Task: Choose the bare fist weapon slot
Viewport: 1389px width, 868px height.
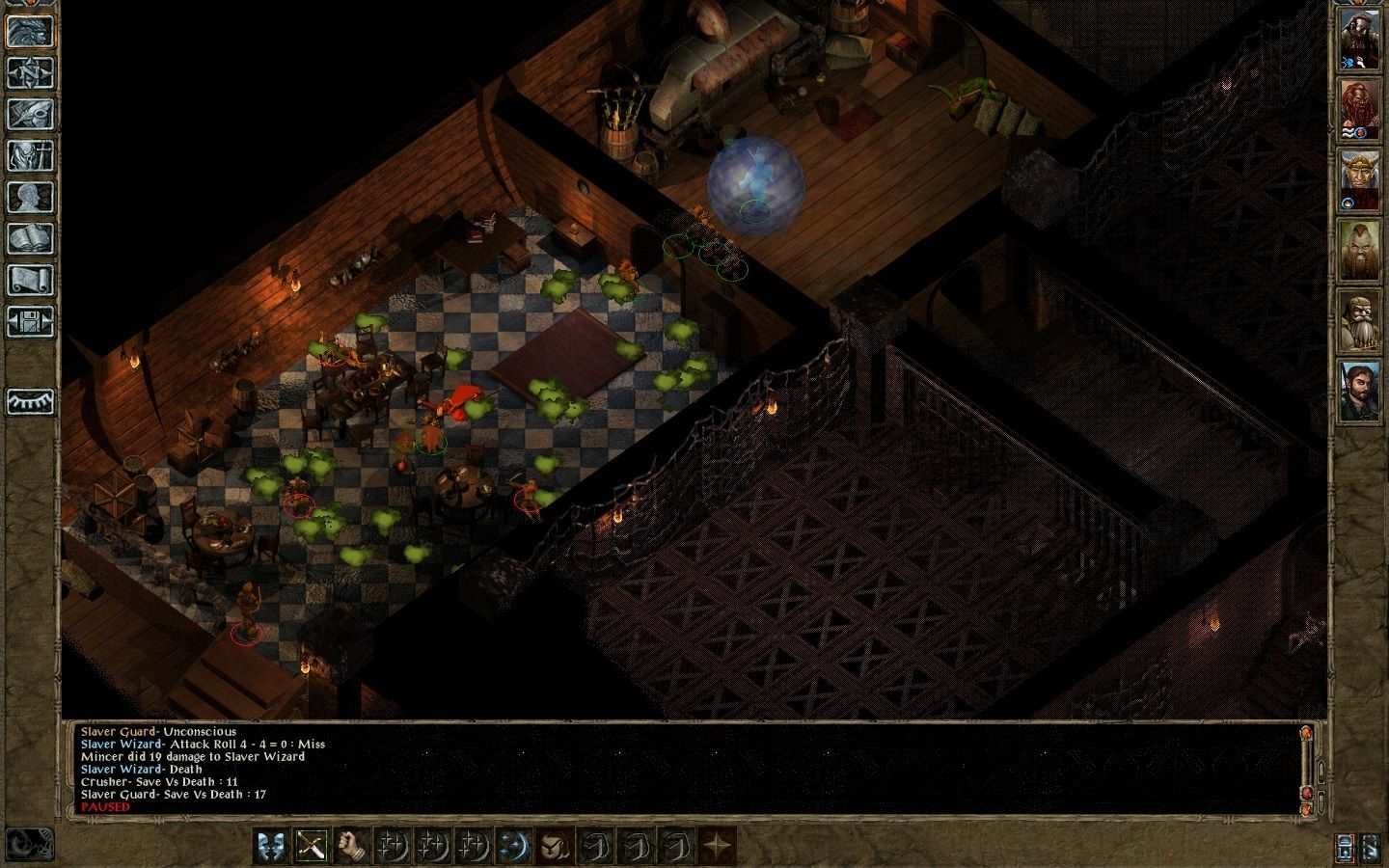Action: point(352,846)
